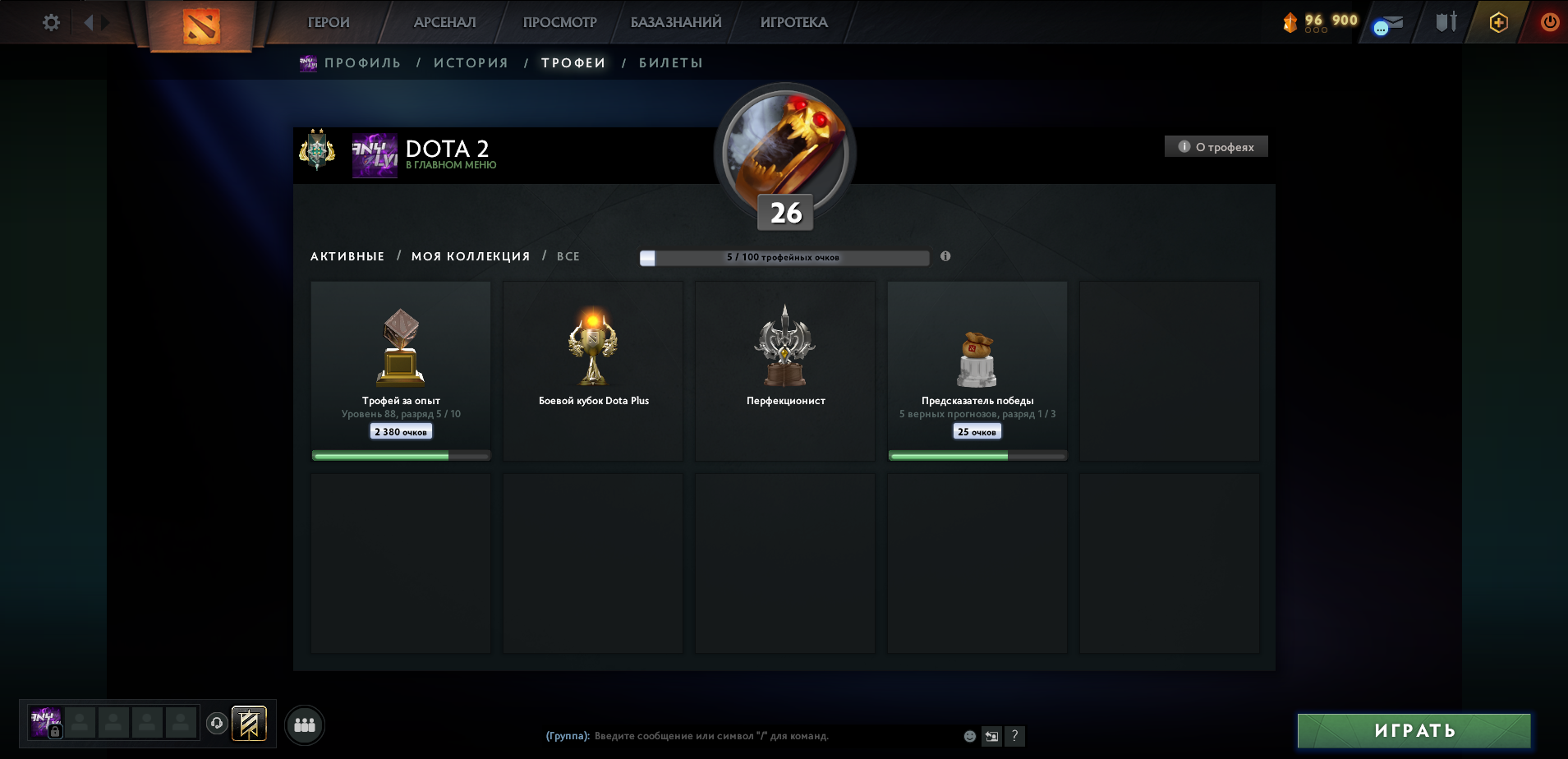Click the question mark chat help
1568x759 pixels.
(1016, 736)
